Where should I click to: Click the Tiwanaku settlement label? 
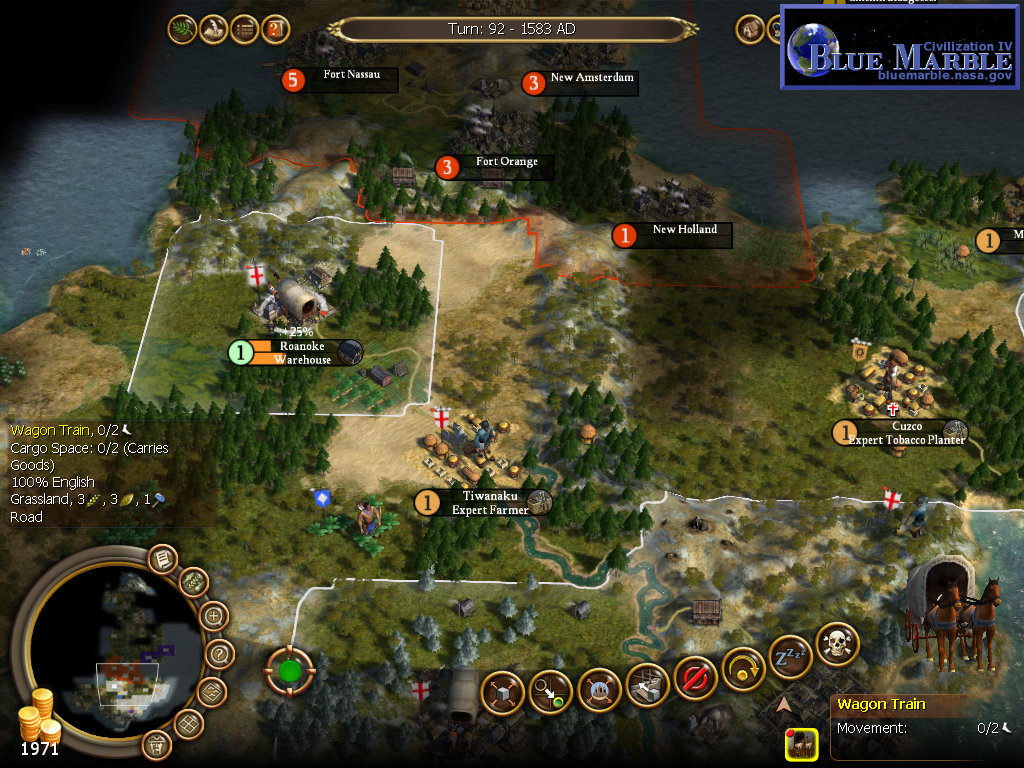click(x=488, y=502)
